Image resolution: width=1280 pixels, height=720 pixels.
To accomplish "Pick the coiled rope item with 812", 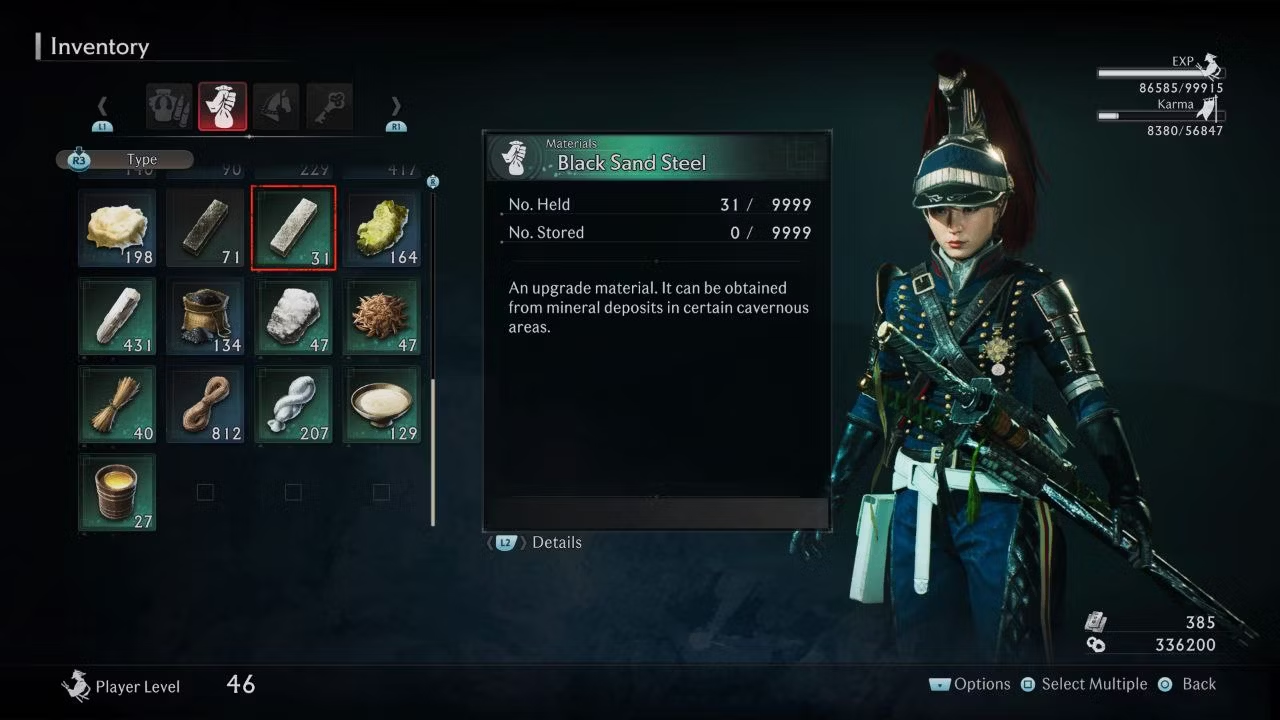I will (x=205, y=404).
